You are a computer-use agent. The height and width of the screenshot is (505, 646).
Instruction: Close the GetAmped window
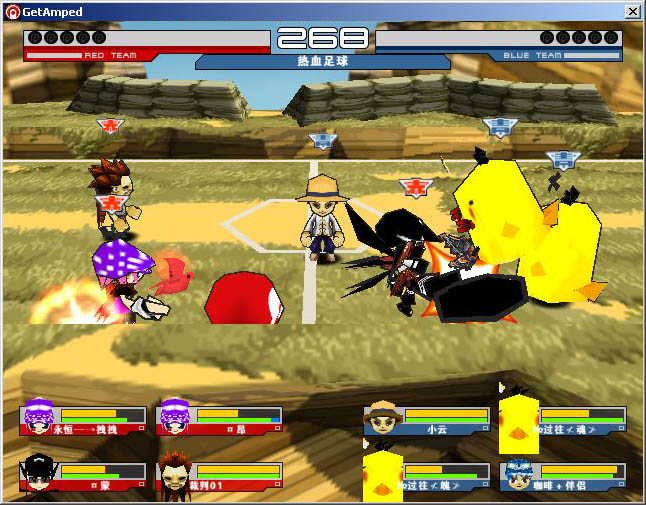(x=632, y=11)
